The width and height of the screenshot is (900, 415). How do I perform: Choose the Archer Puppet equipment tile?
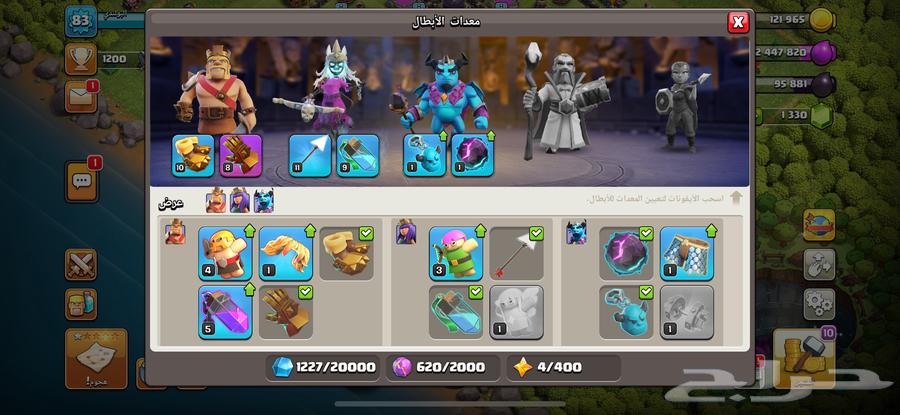(456, 253)
